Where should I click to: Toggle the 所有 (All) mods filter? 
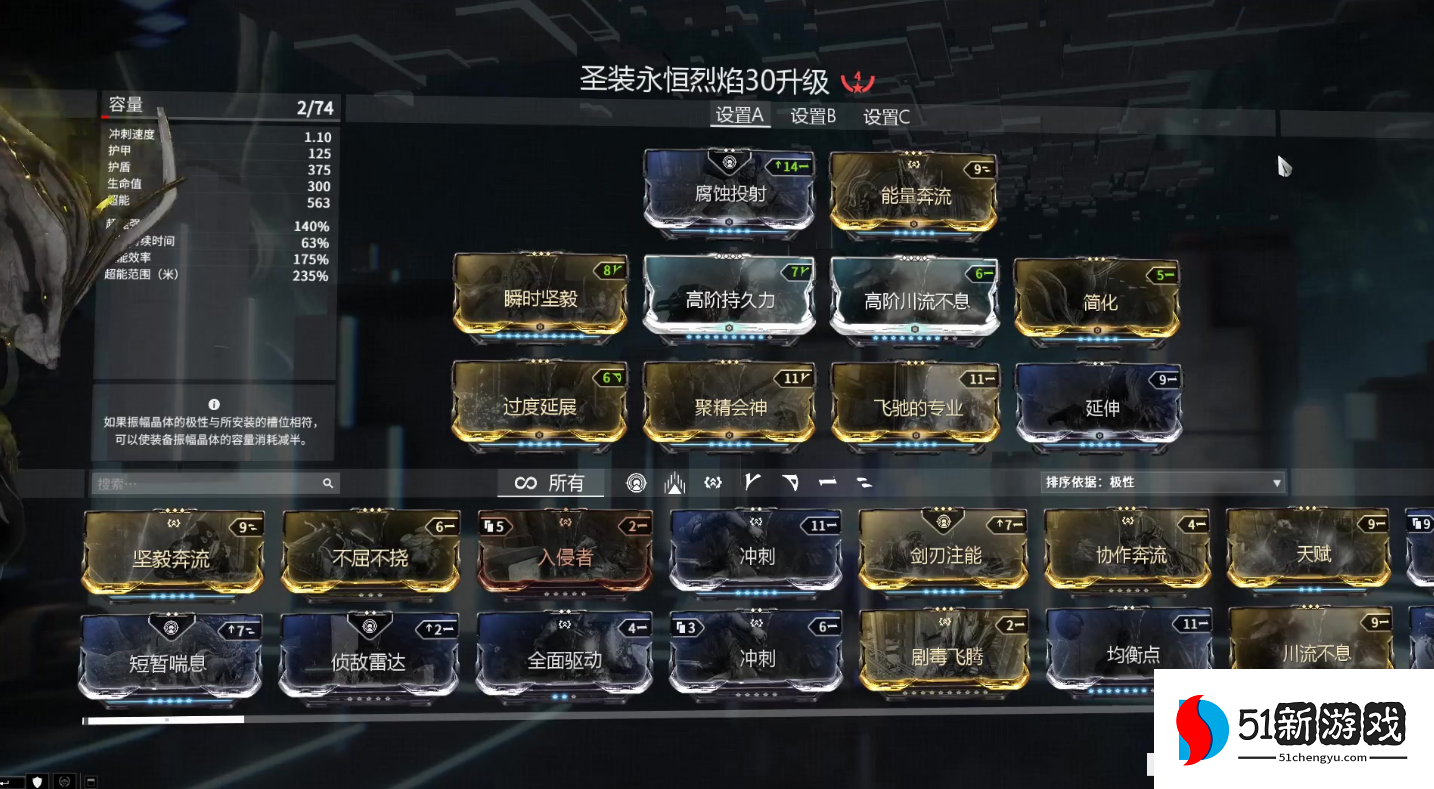click(x=552, y=482)
